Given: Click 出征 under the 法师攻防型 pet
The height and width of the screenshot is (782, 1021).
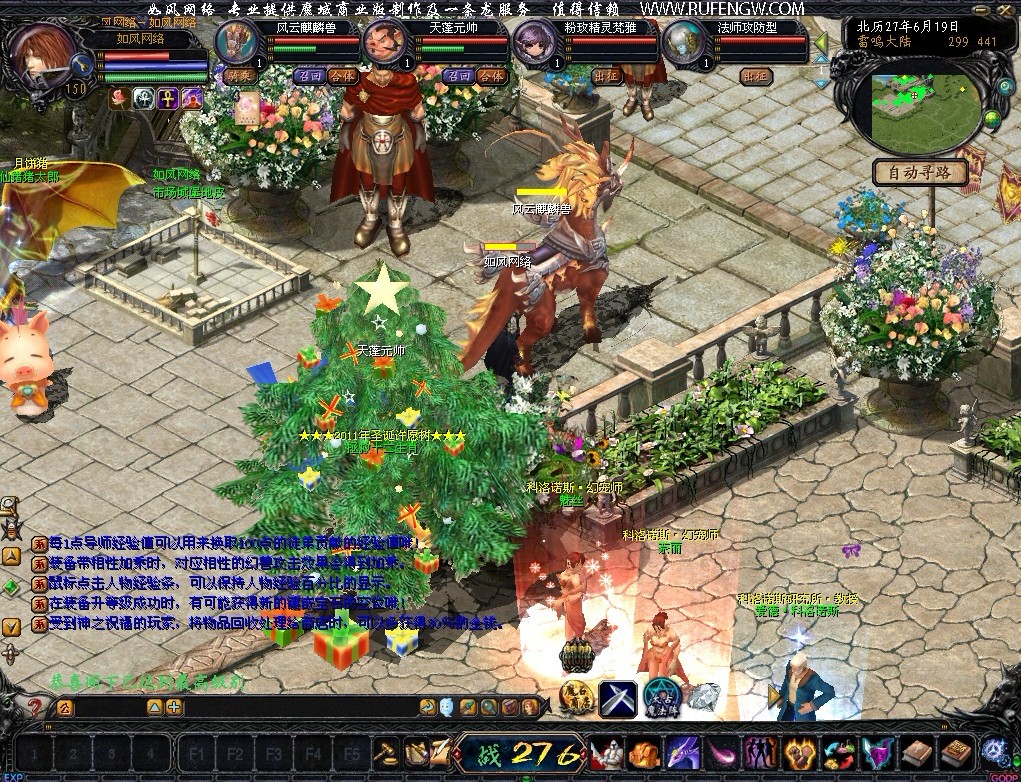Looking at the screenshot, I should (755, 76).
